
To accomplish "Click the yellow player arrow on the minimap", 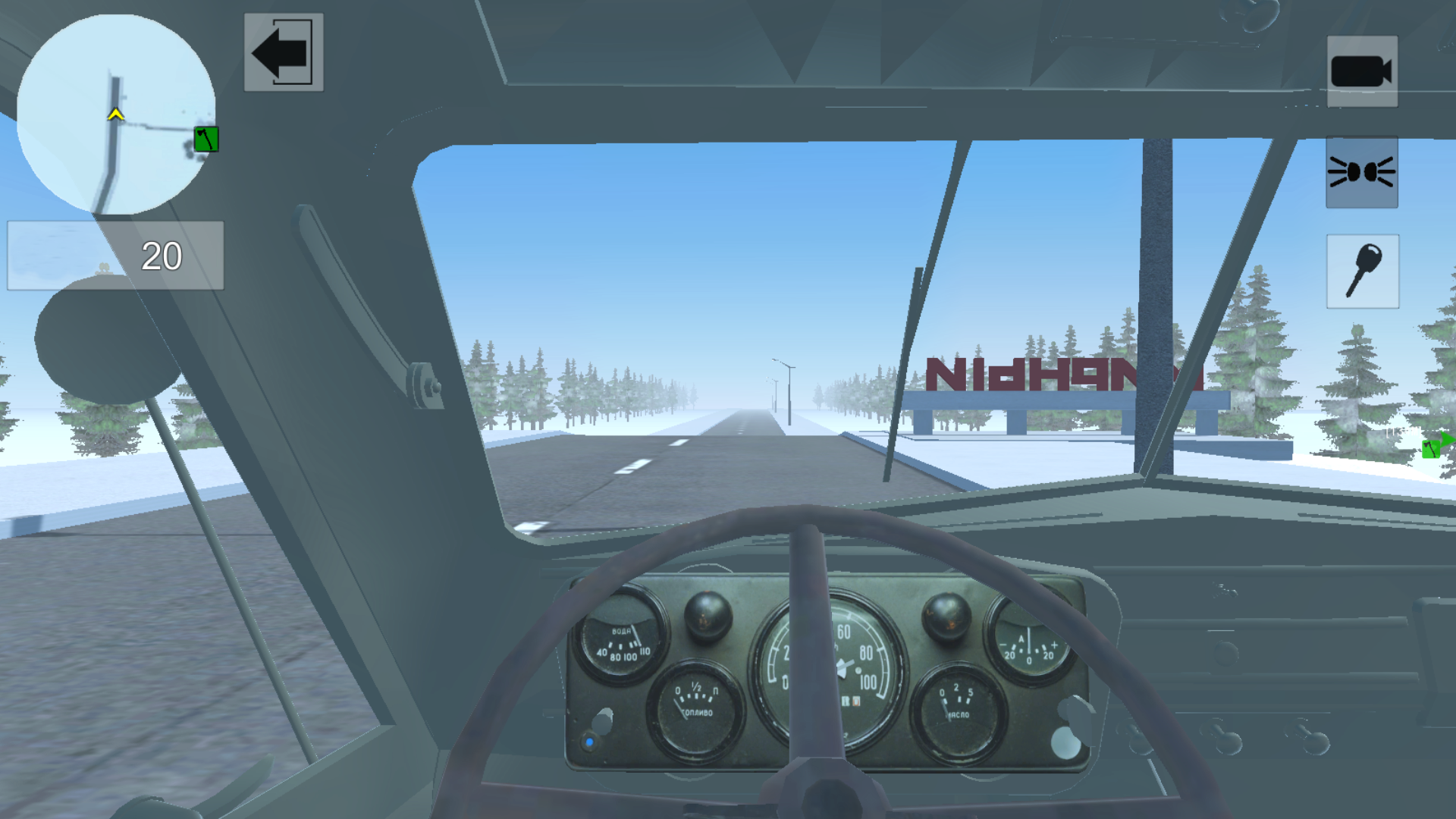I will point(115,114).
